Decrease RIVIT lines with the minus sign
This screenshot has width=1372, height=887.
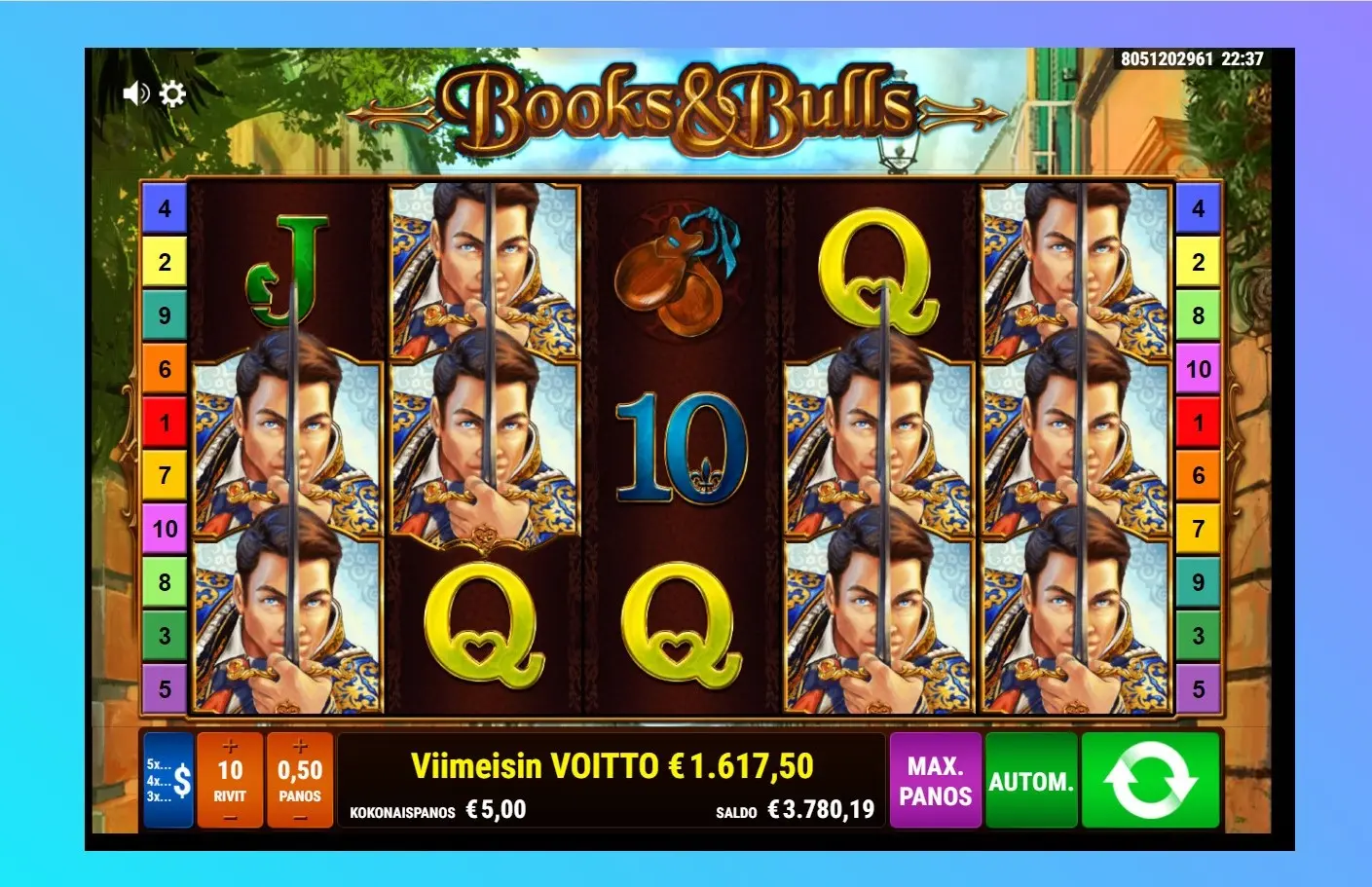coord(230,818)
